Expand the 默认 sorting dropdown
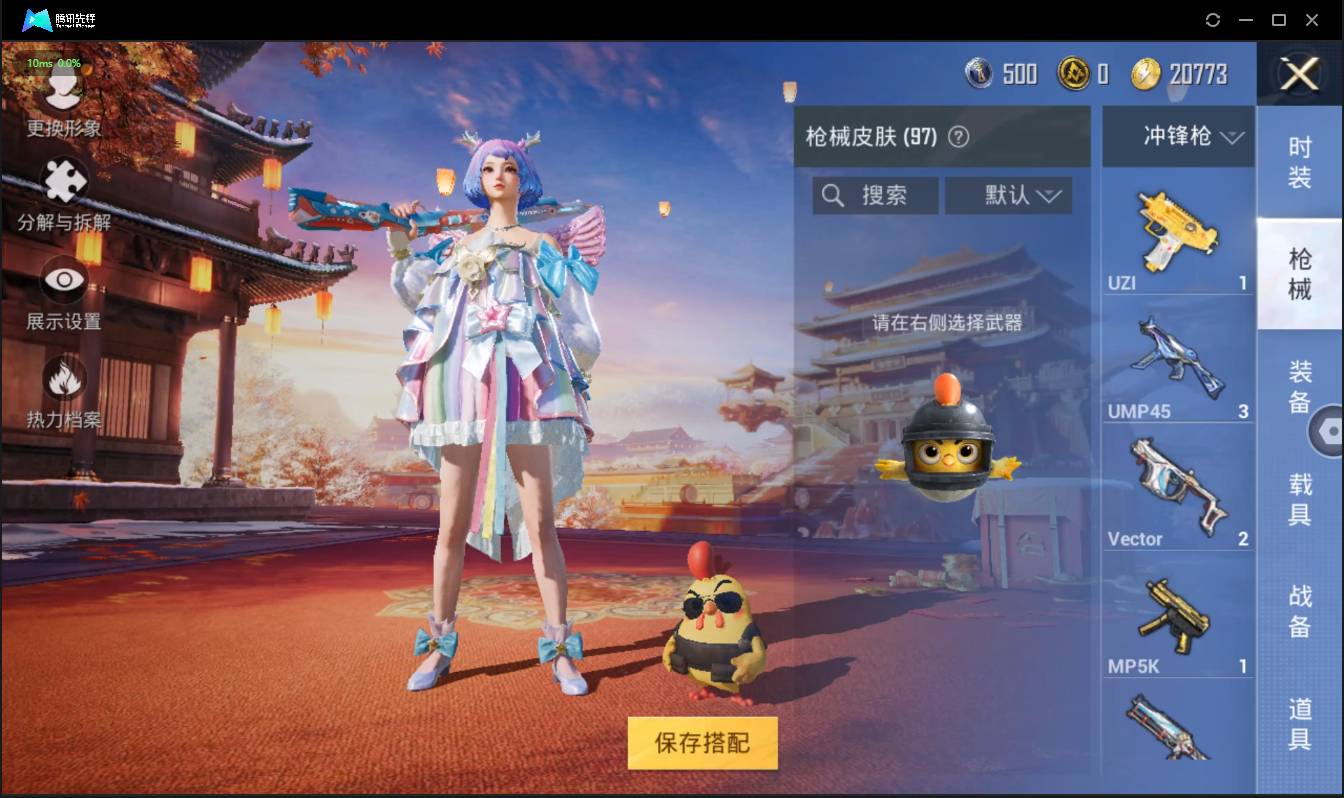 click(1008, 195)
